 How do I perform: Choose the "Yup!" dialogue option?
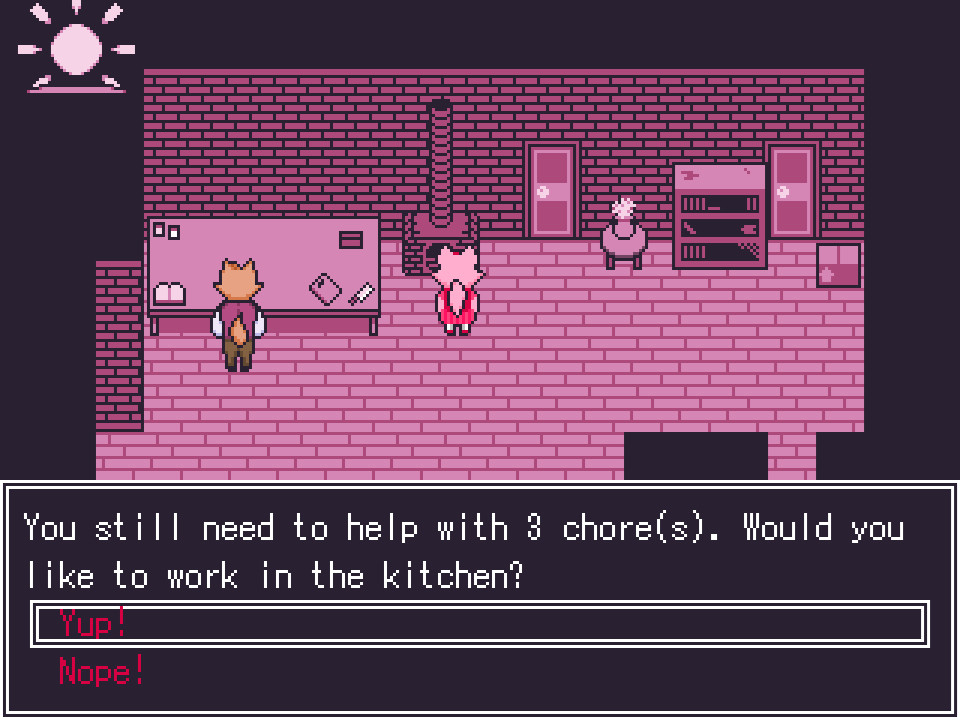94,623
